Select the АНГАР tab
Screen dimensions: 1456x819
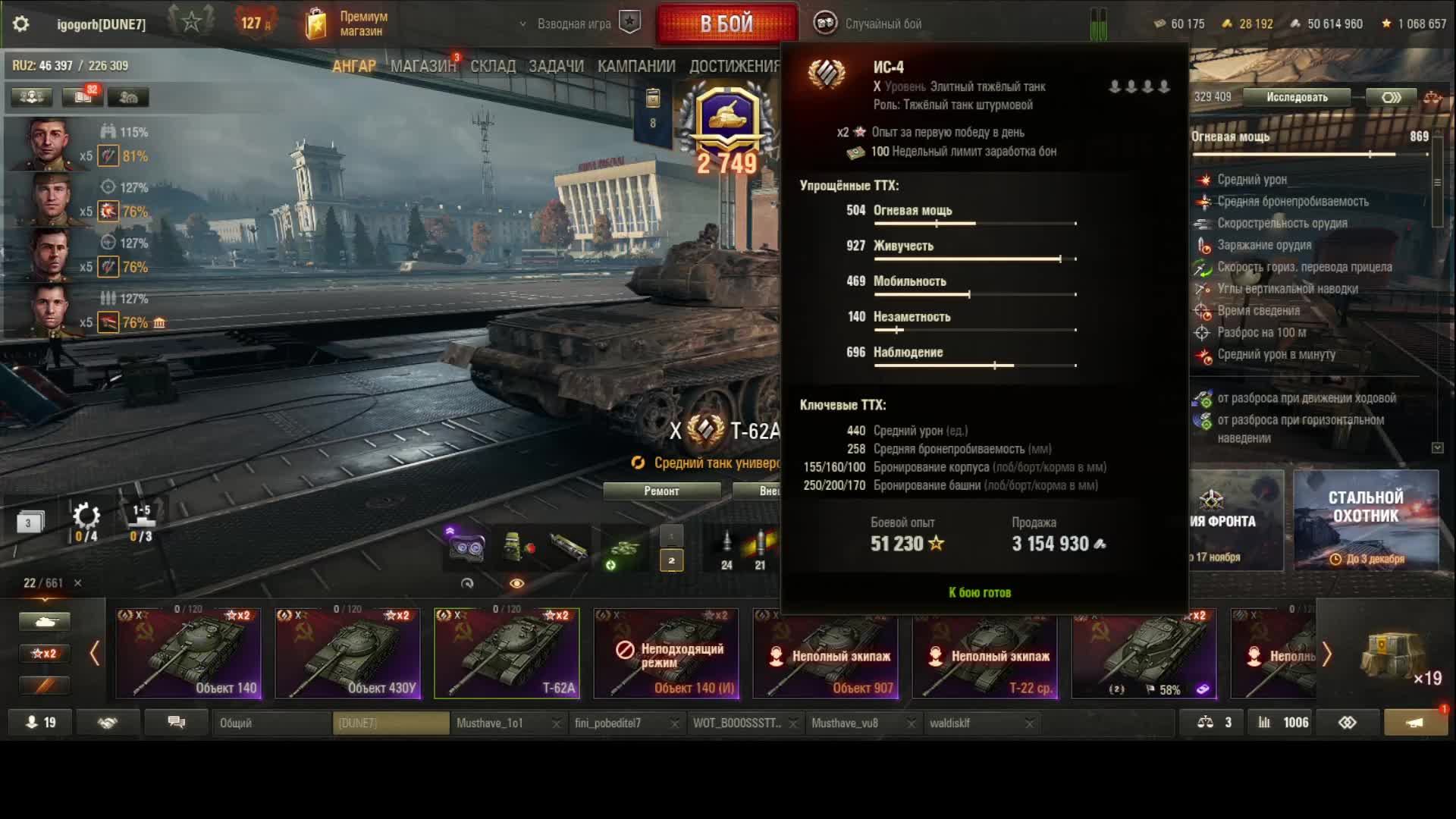[x=353, y=66]
